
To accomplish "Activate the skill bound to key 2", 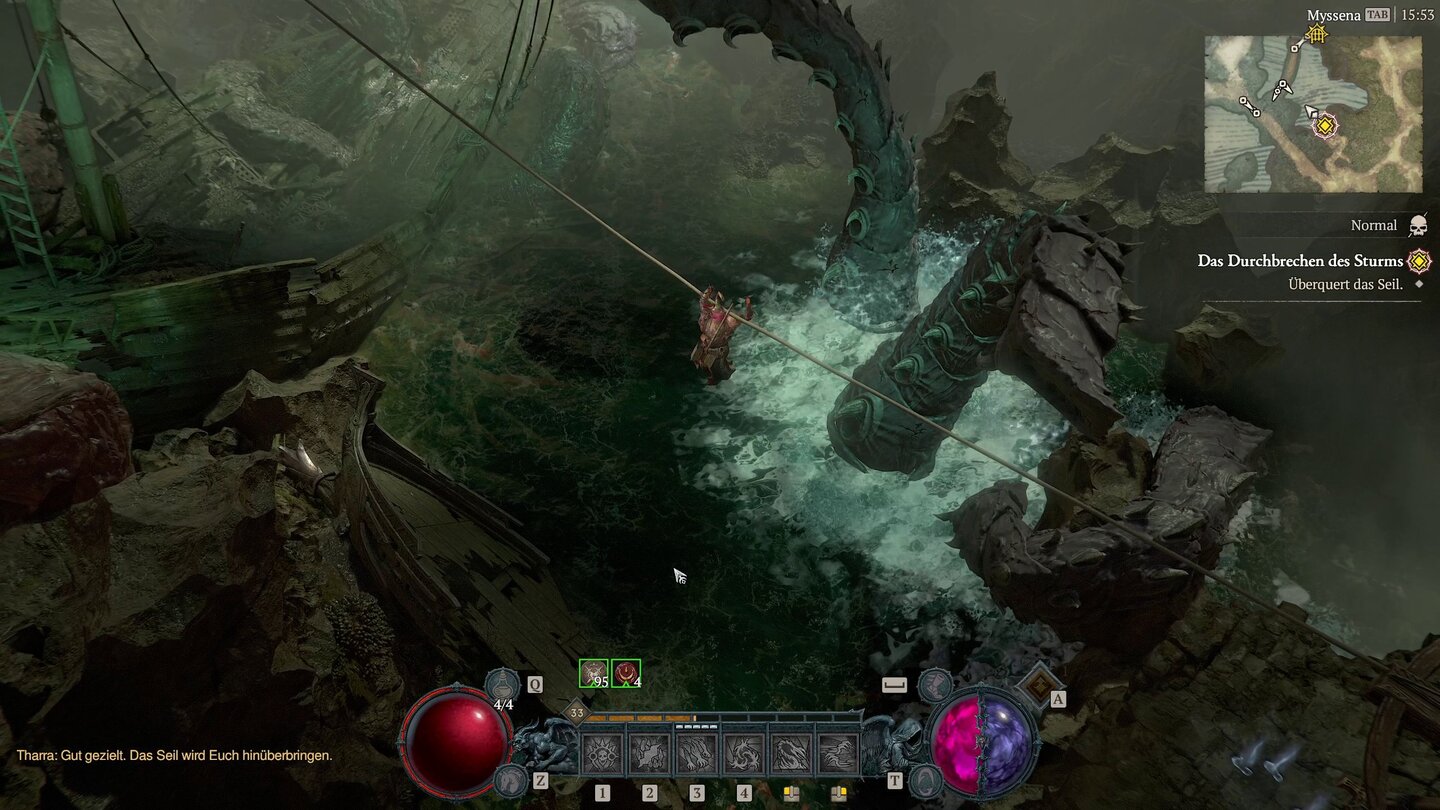I will pos(650,754).
